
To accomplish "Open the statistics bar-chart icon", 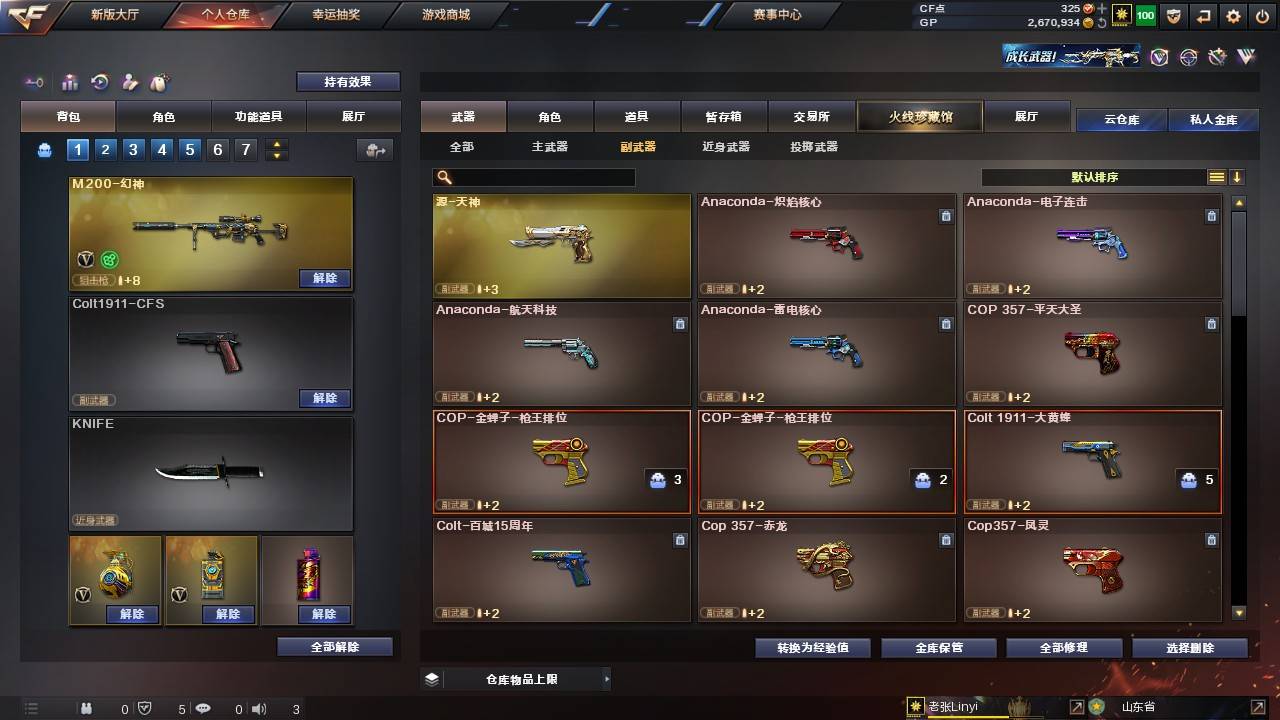I will (x=69, y=82).
